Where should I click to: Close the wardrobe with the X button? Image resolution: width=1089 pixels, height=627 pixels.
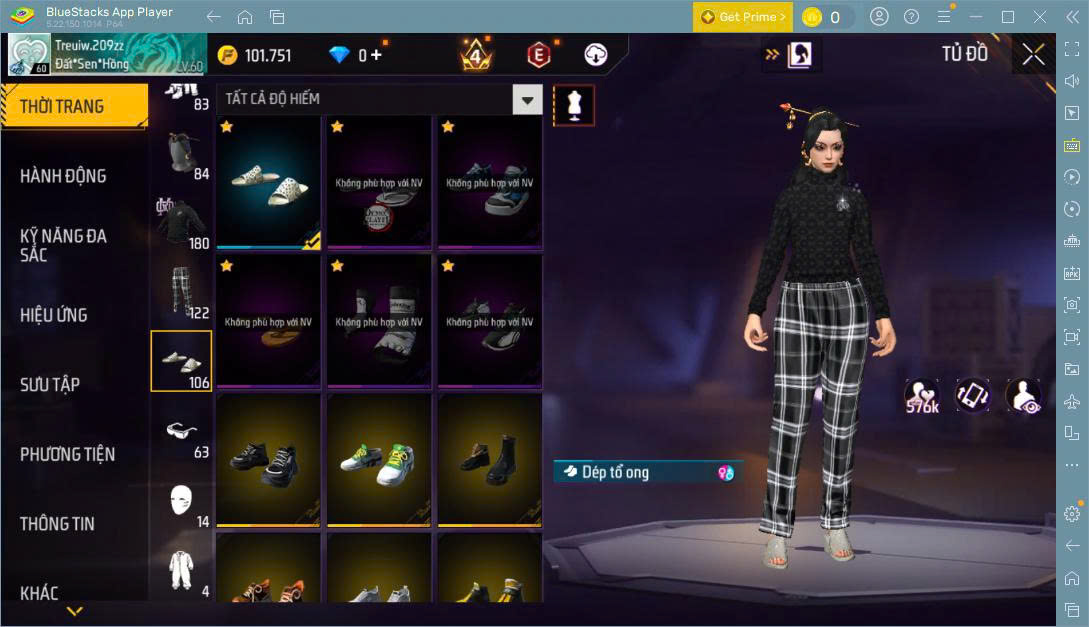pos(1033,55)
